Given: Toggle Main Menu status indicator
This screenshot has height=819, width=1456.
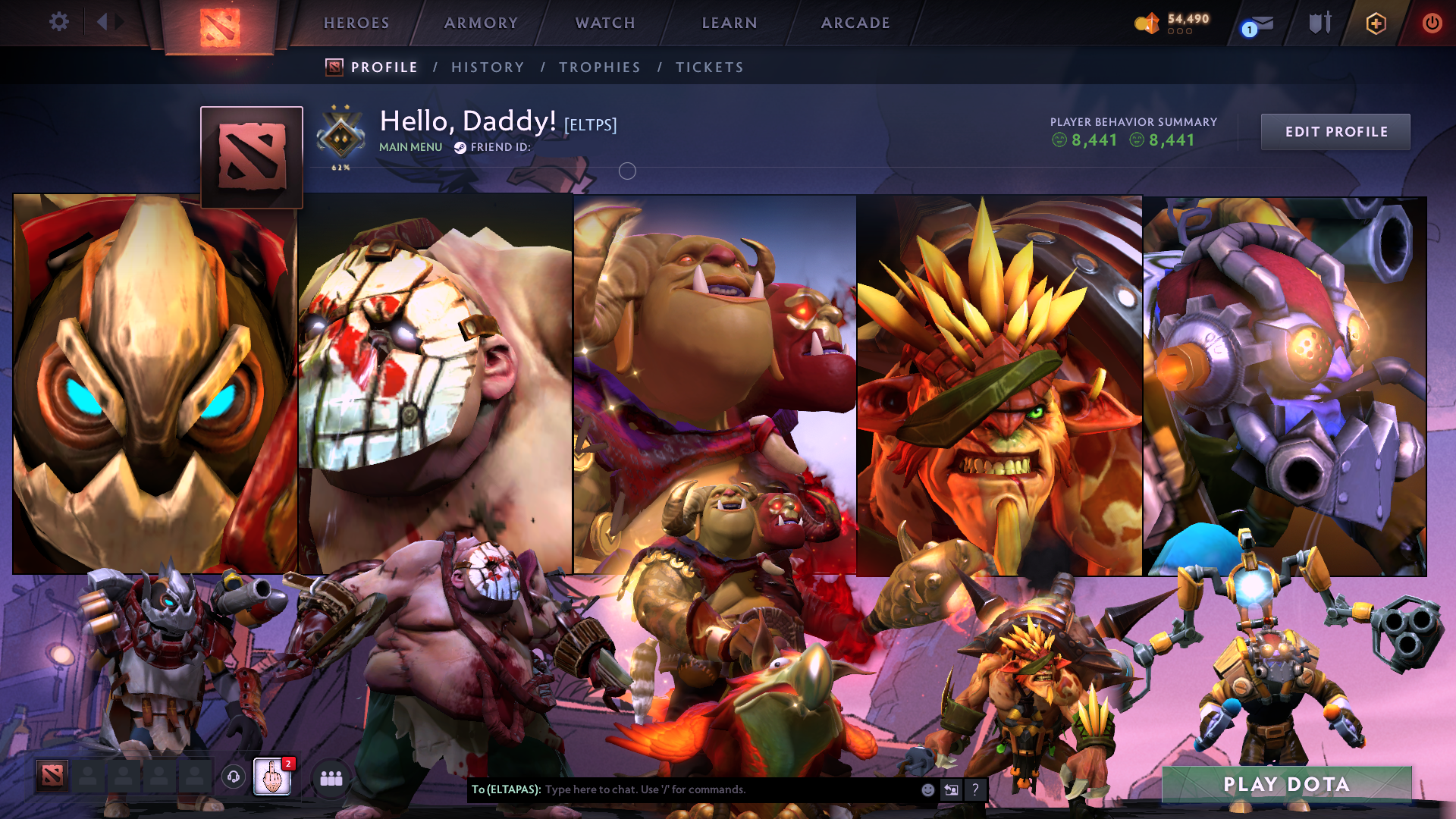Looking at the screenshot, I should tap(410, 147).
